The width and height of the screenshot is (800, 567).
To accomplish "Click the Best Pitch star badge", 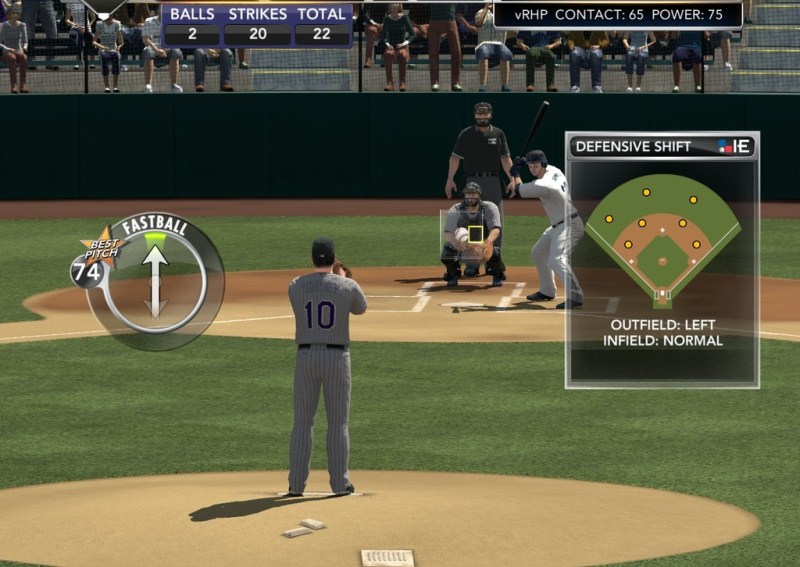I will [x=100, y=247].
